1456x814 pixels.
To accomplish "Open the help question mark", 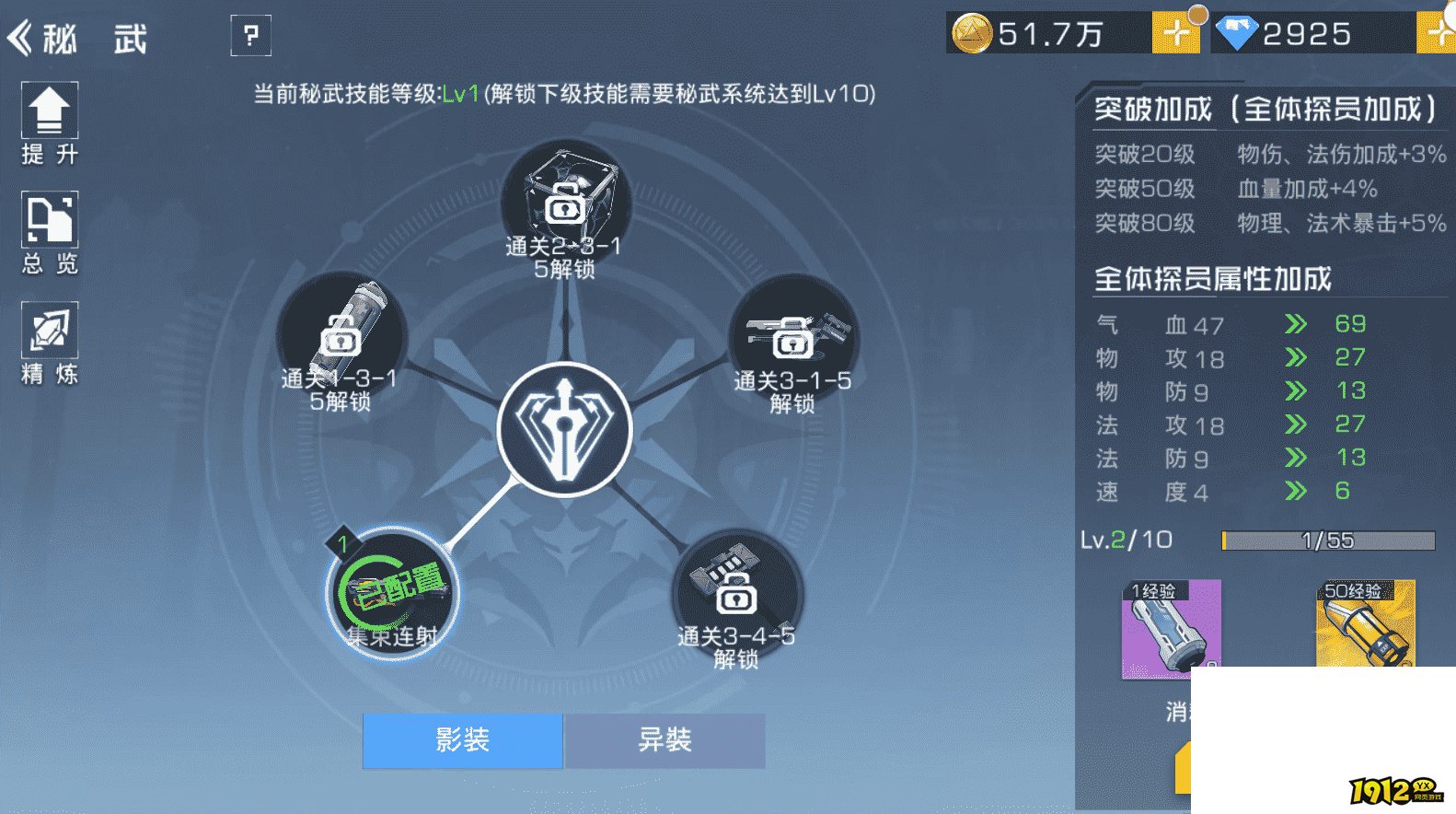I will [x=250, y=35].
